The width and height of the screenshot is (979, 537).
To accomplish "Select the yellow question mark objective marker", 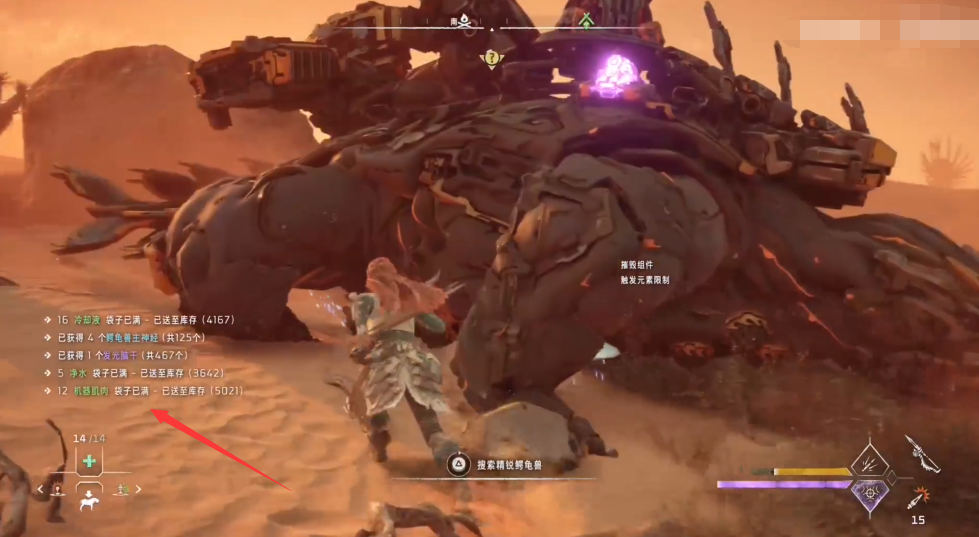I will (491, 59).
